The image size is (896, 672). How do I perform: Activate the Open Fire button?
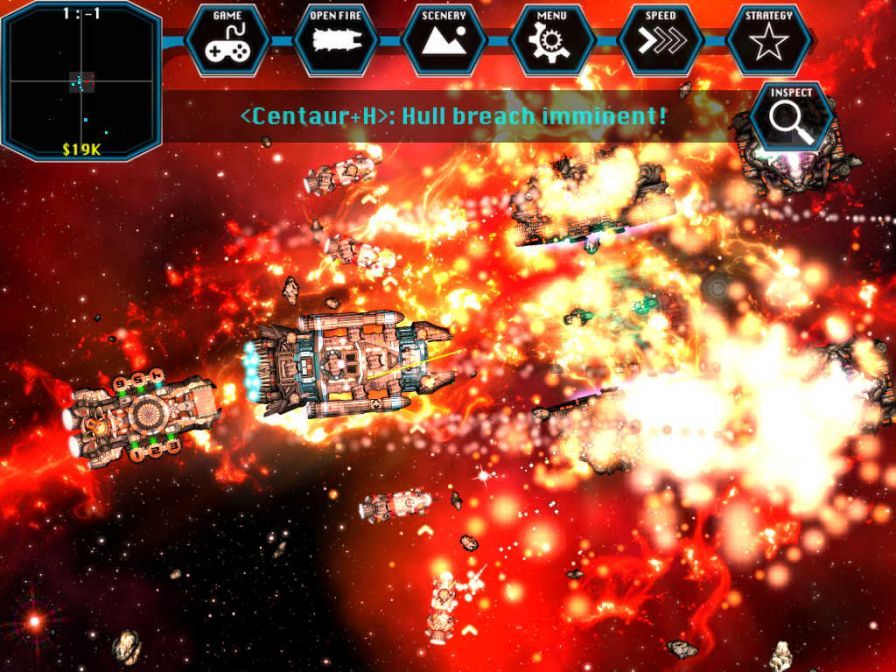[336, 40]
